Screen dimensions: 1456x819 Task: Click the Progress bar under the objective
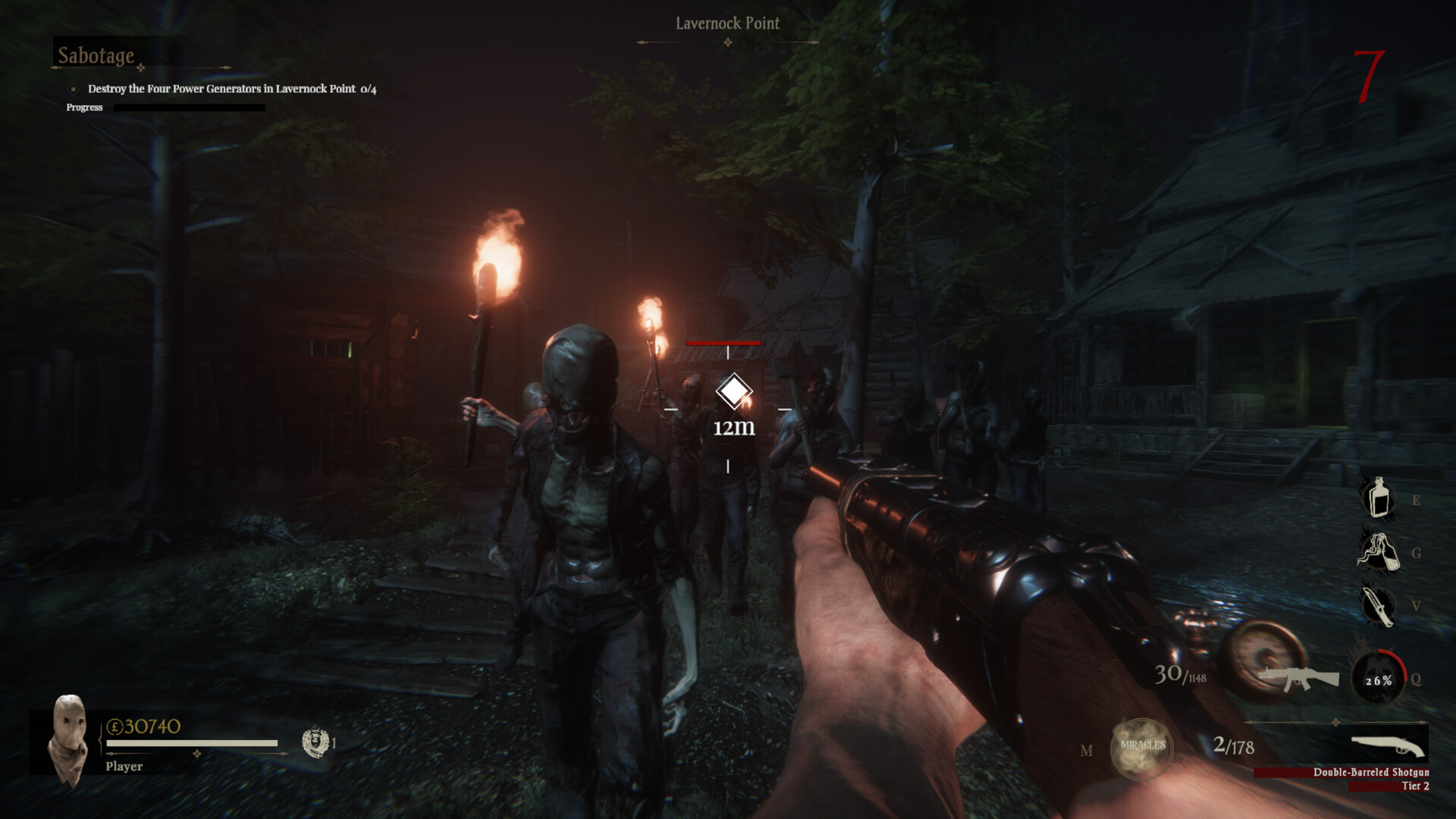pos(190,107)
